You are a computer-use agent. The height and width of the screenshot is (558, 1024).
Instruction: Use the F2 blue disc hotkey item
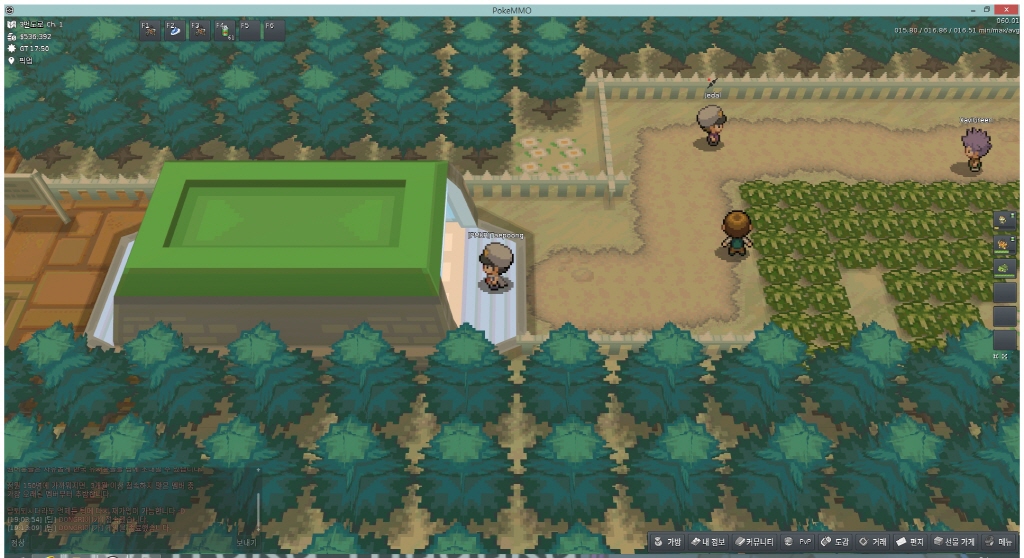[x=175, y=30]
